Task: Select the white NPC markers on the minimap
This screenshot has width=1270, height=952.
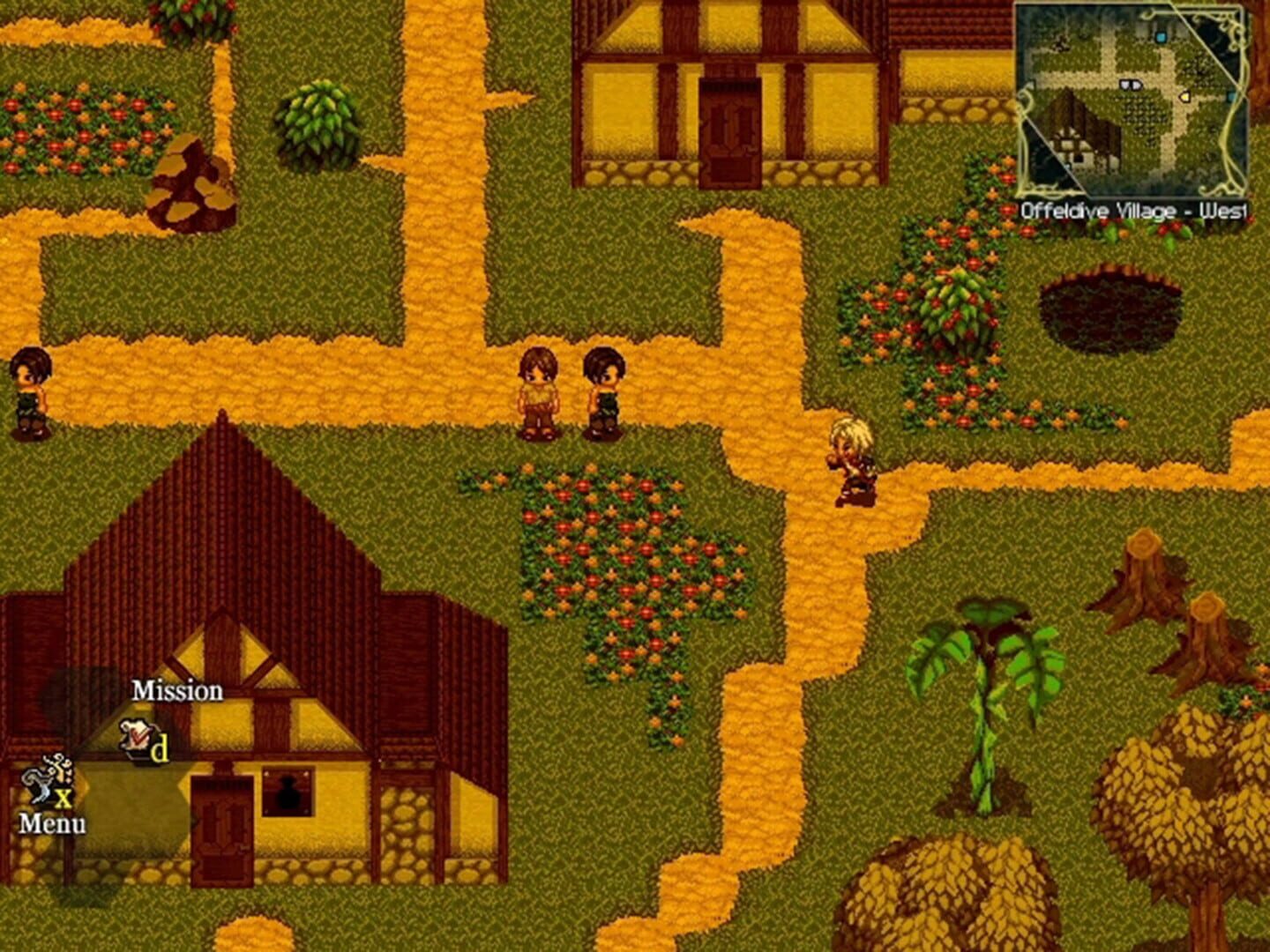Action: [1131, 84]
